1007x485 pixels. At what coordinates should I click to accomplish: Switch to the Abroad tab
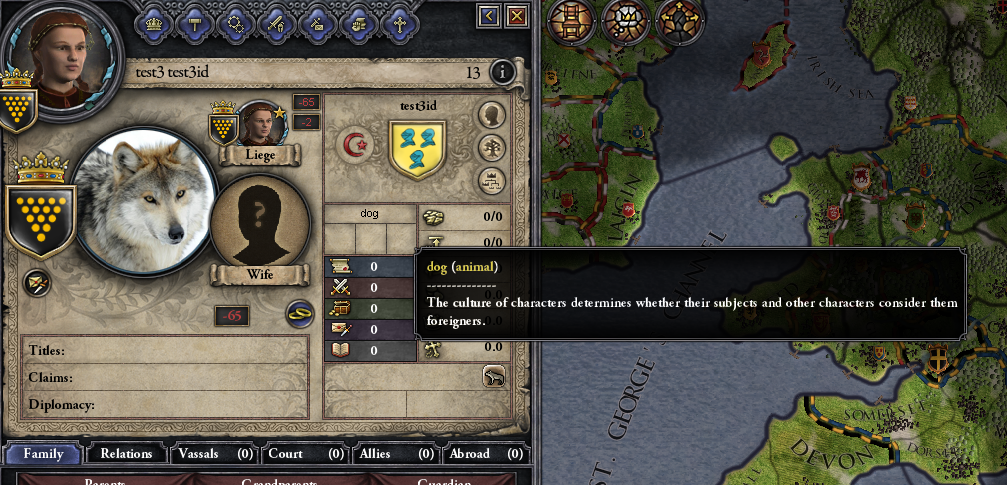click(485, 453)
